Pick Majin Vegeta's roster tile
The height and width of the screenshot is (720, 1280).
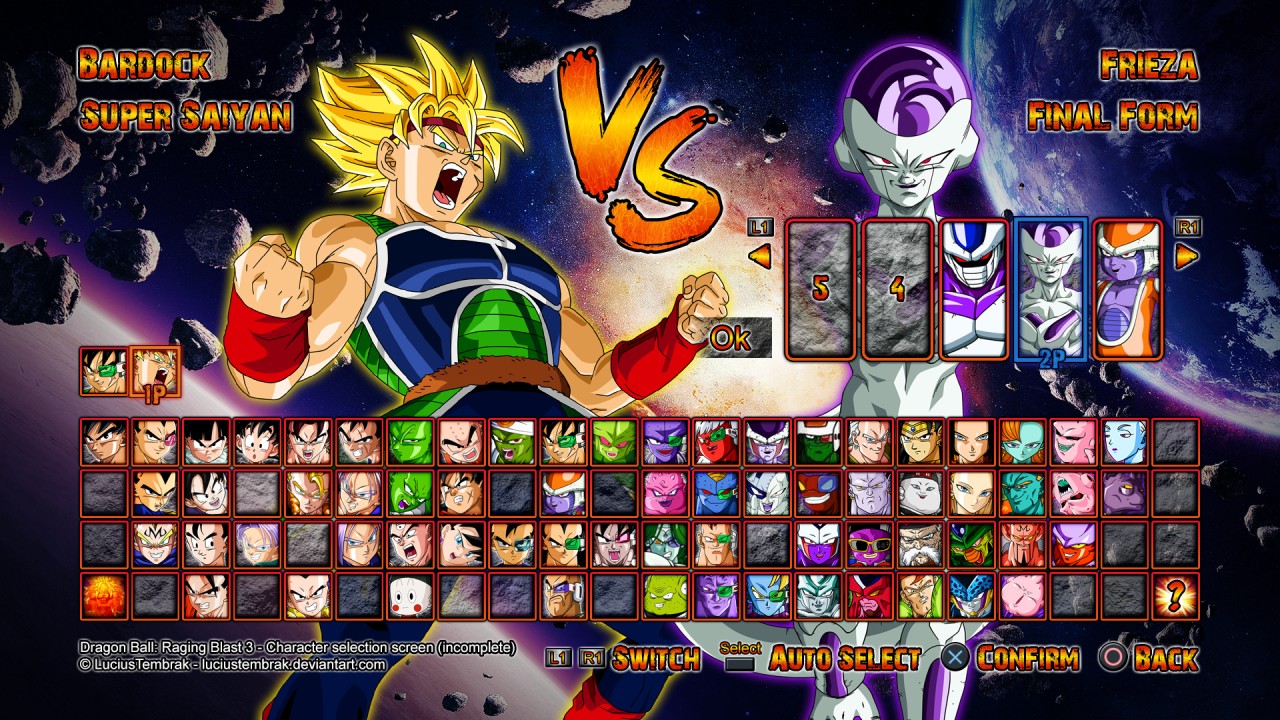point(155,544)
